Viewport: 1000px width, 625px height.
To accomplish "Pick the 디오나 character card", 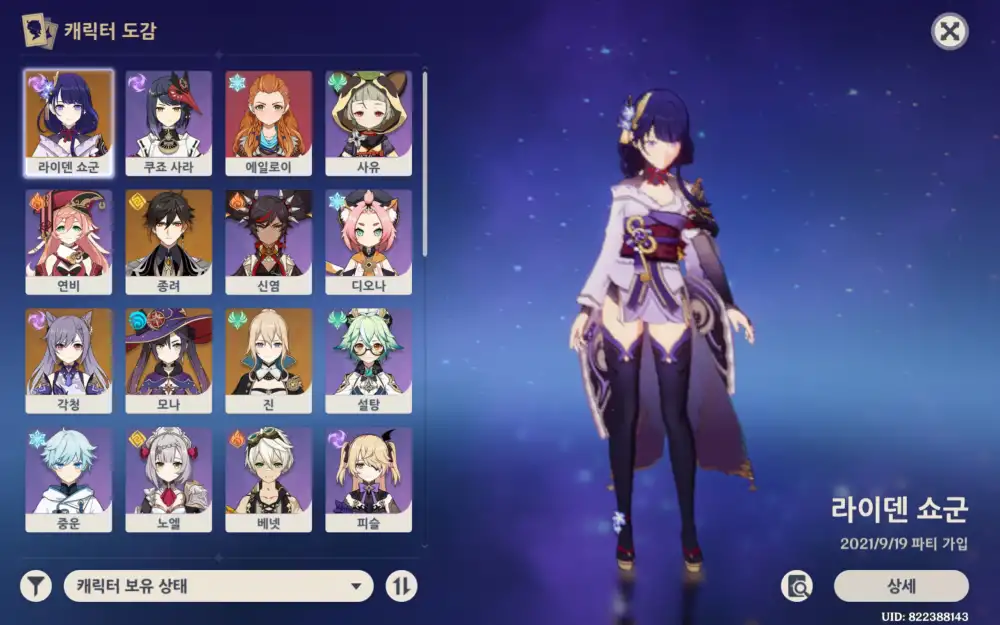I will pyautogui.click(x=369, y=241).
